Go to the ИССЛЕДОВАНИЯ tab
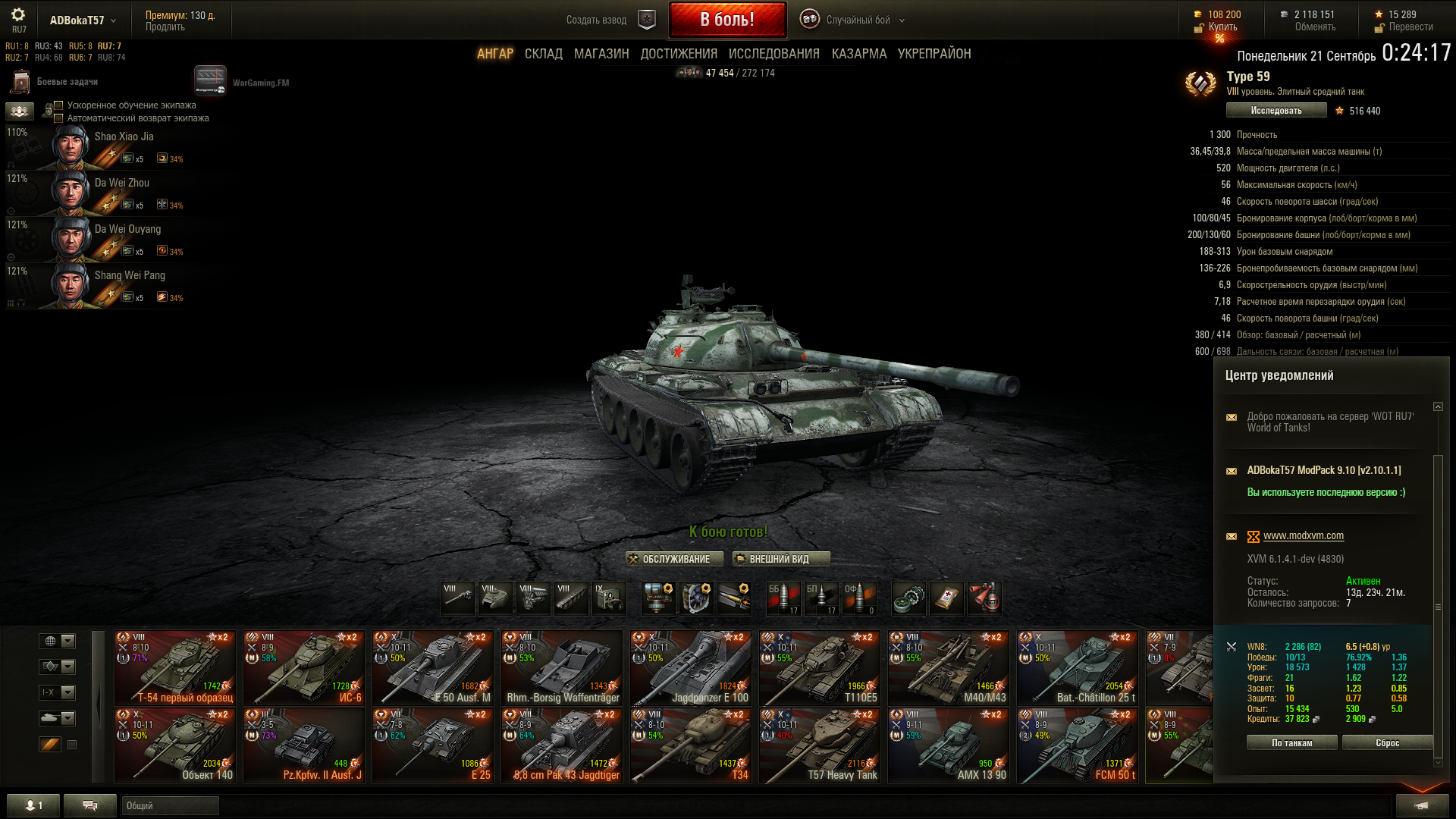 pos(773,54)
